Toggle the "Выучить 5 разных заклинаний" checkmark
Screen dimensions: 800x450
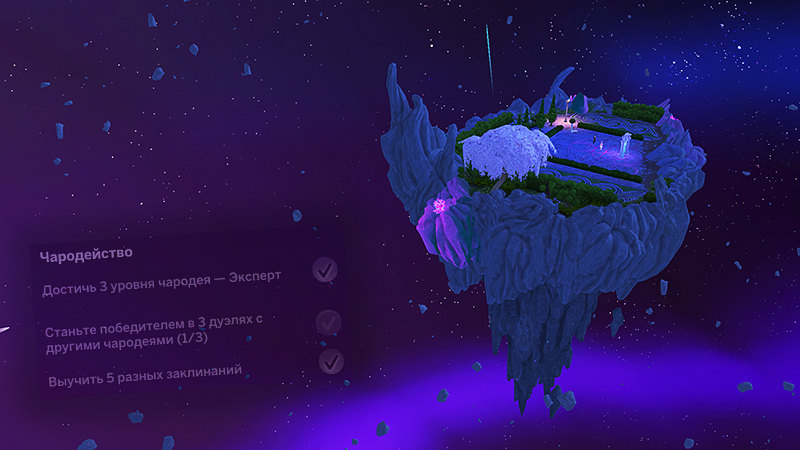(x=331, y=360)
